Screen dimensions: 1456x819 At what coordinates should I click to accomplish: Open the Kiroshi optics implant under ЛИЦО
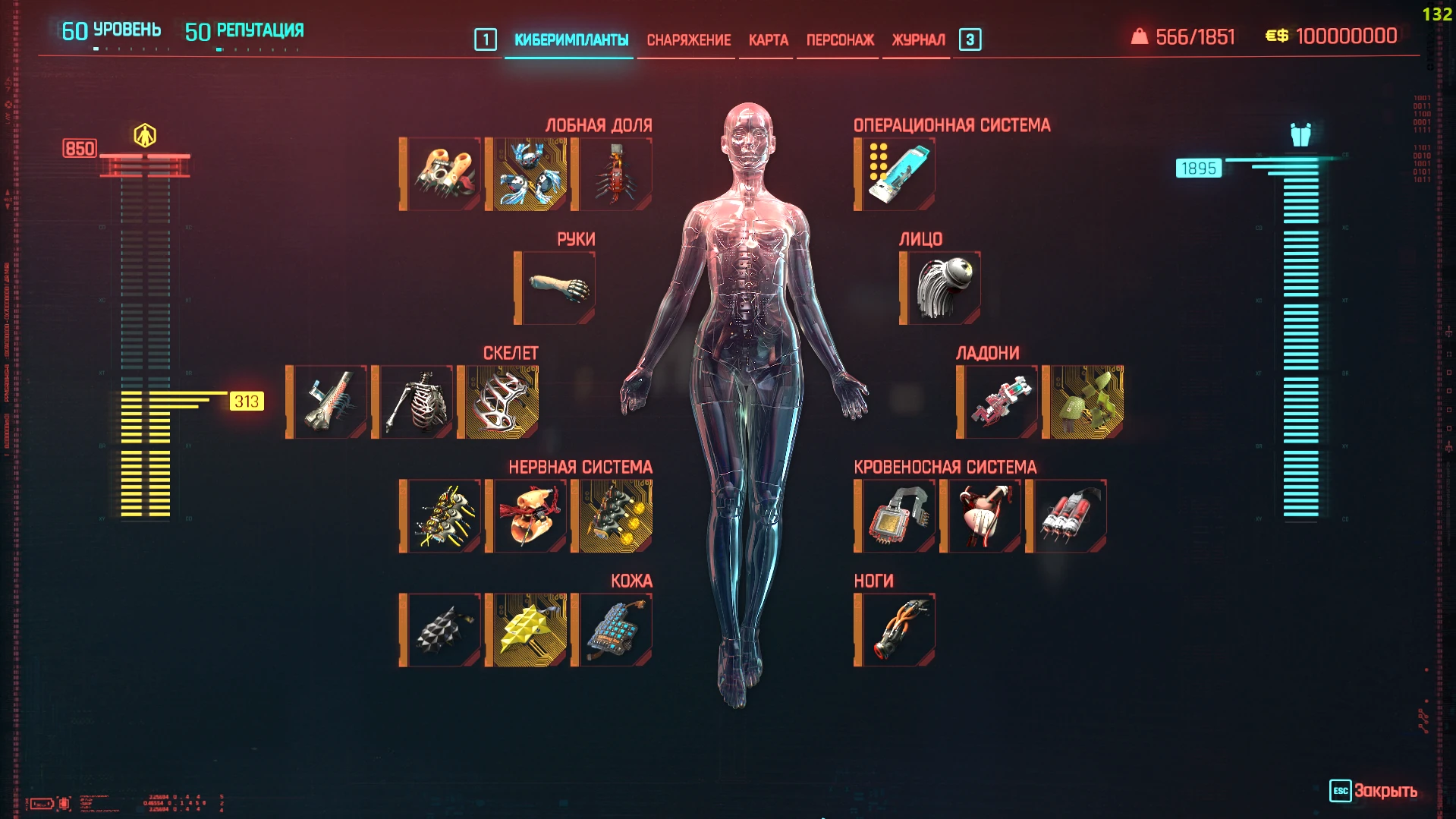939,288
